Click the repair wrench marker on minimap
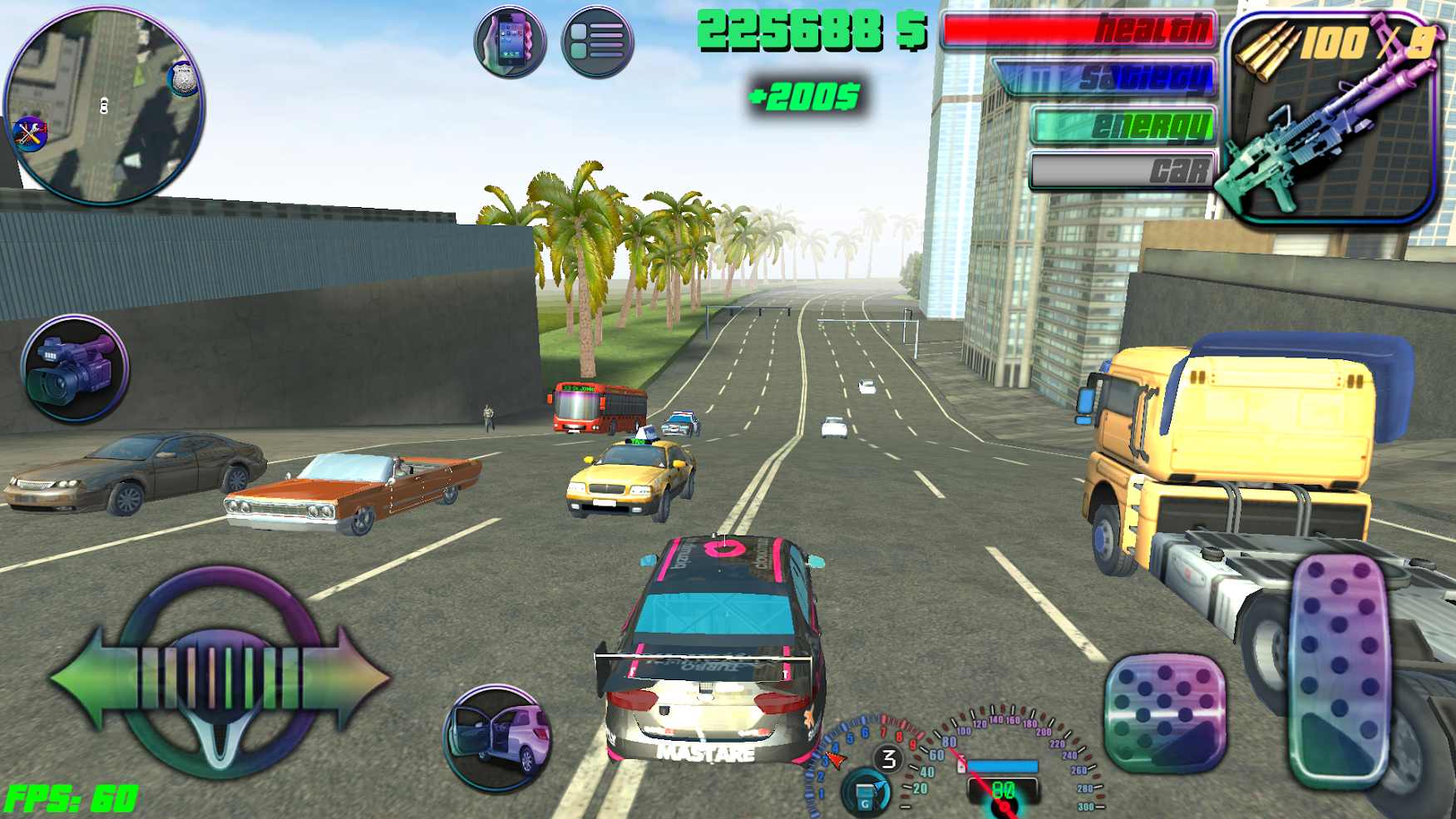Viewport: 1456px width, 819px height. [31, 133]
